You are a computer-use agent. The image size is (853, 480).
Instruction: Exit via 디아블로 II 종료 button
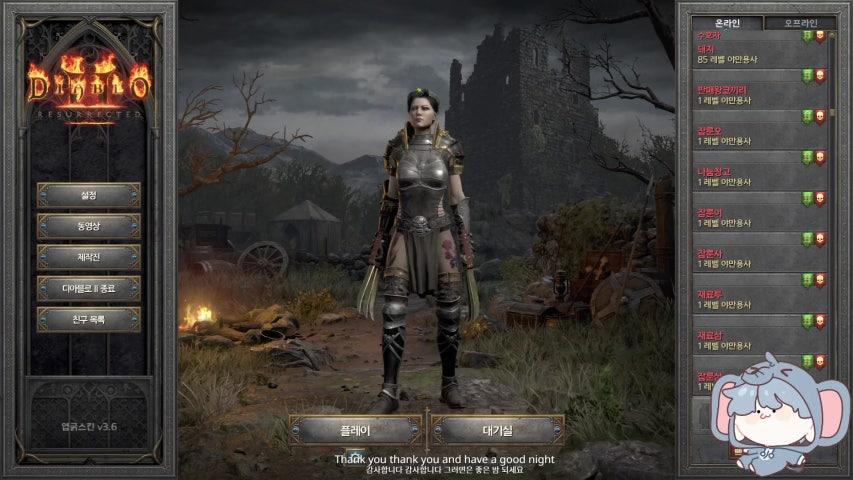[89, 288]
